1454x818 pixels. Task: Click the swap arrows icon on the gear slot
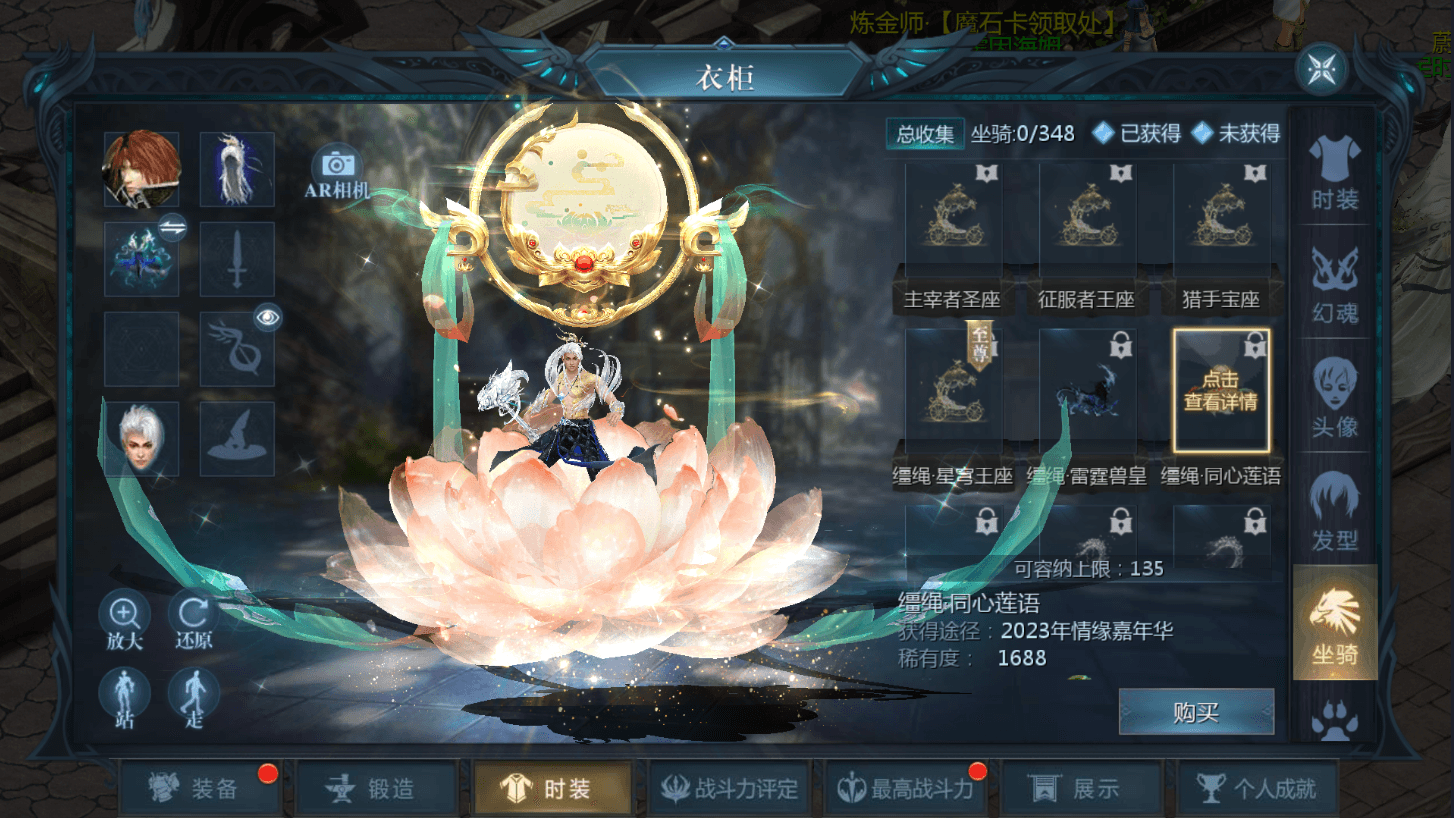pos(172,229)
